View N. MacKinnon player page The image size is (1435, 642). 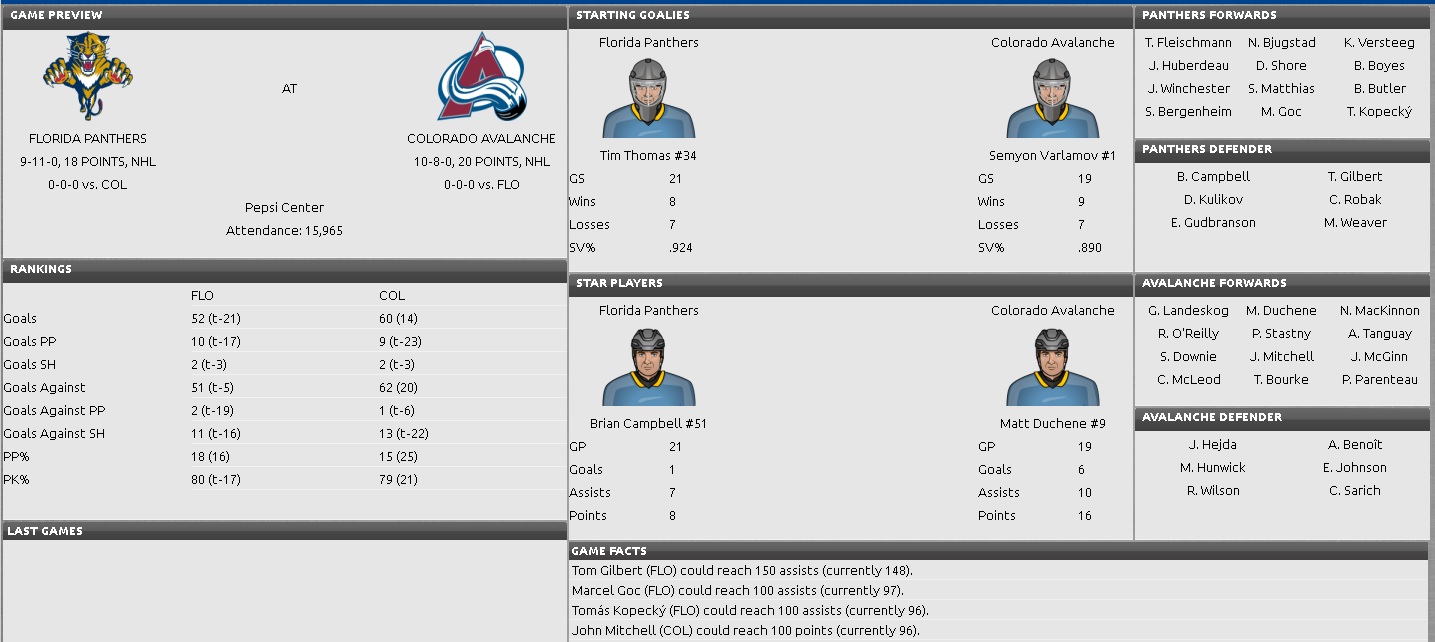click(x=1379, y=311)
